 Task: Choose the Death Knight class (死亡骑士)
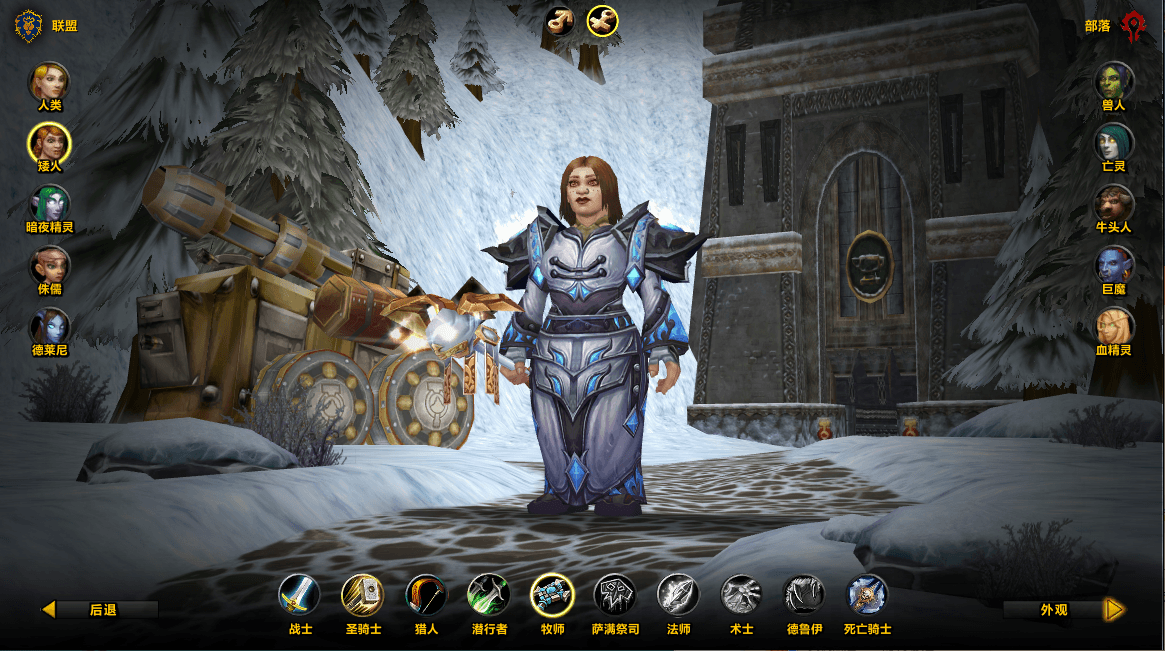pyautogui.click(x=867, y=594)
